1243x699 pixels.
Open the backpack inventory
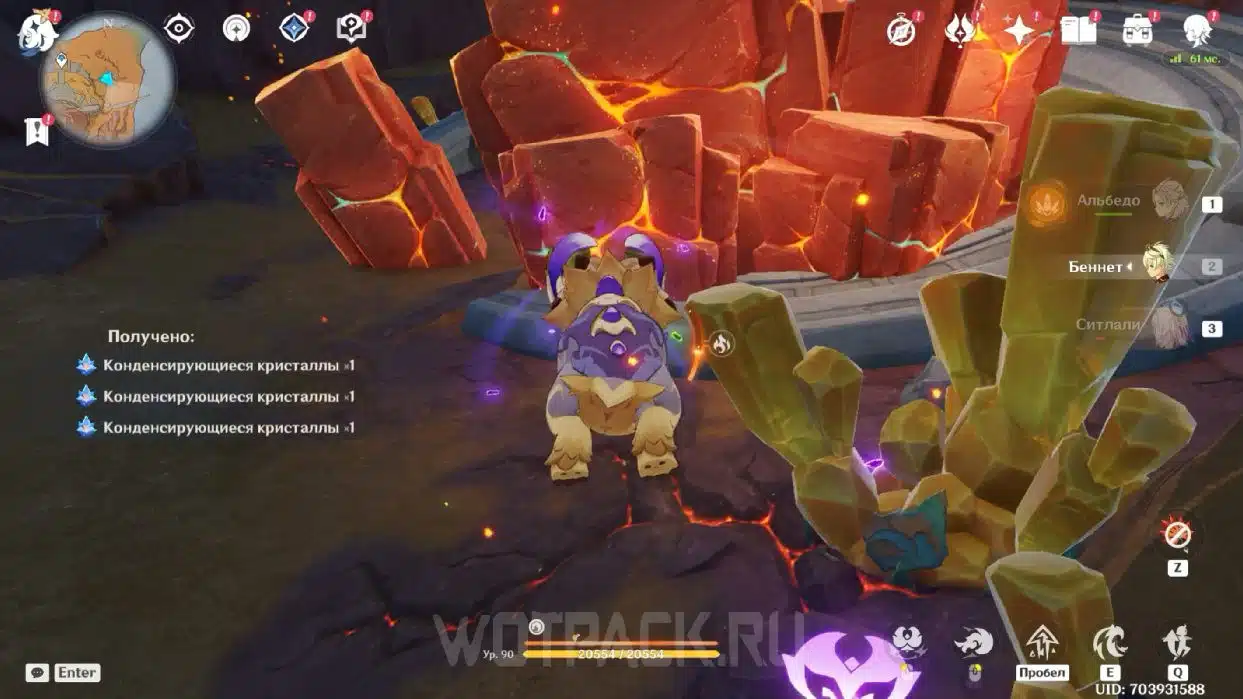[1137, 31]
